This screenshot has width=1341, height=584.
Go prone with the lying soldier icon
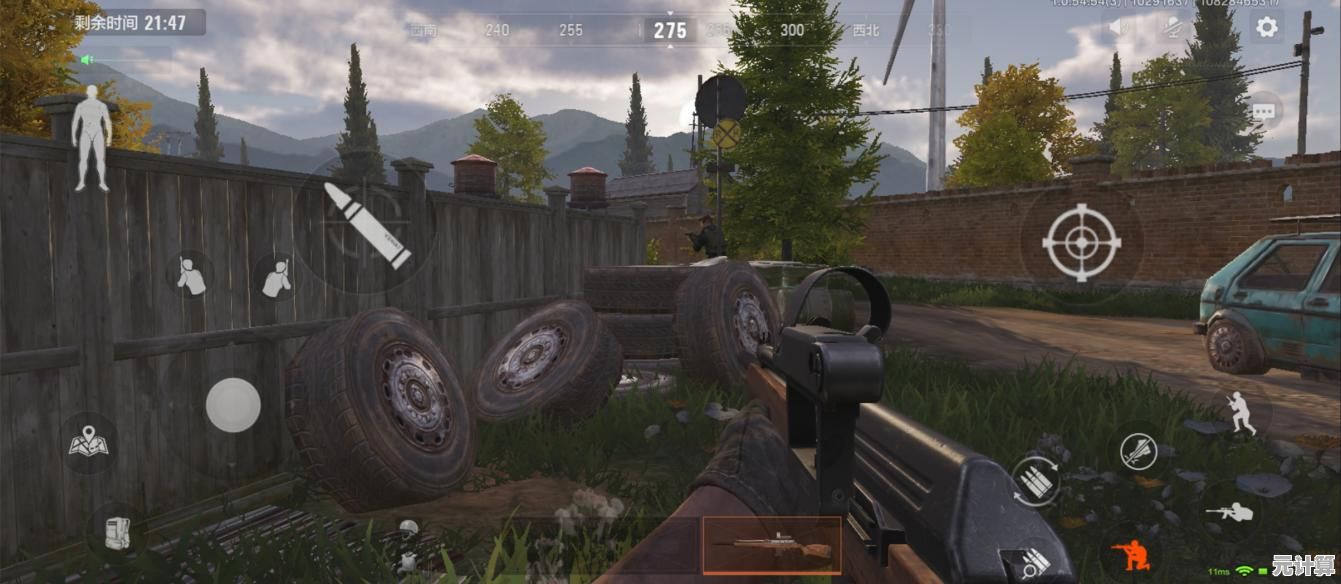[x=1229, y=512]
